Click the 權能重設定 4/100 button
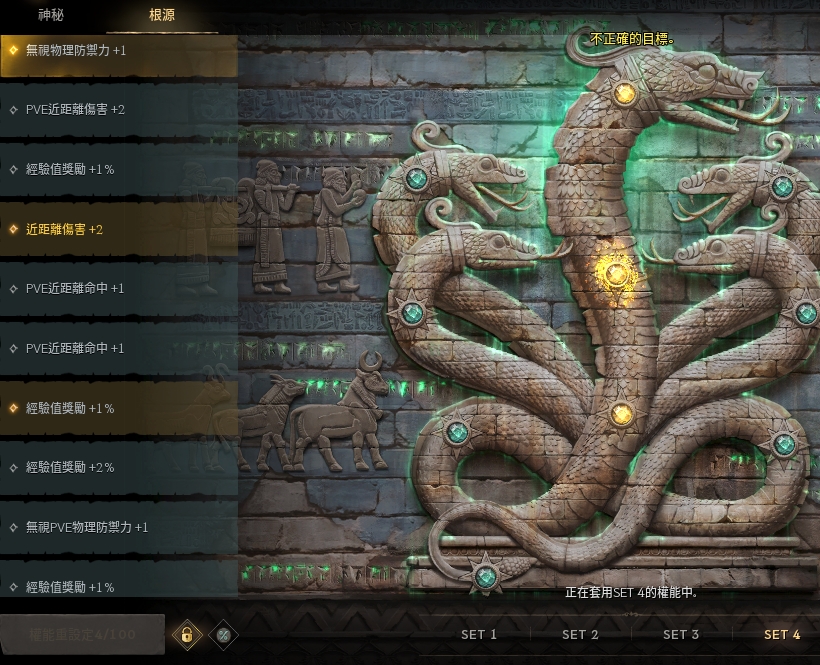The width and height of the screenshot is (820, 665). click(x=82, y=634)
